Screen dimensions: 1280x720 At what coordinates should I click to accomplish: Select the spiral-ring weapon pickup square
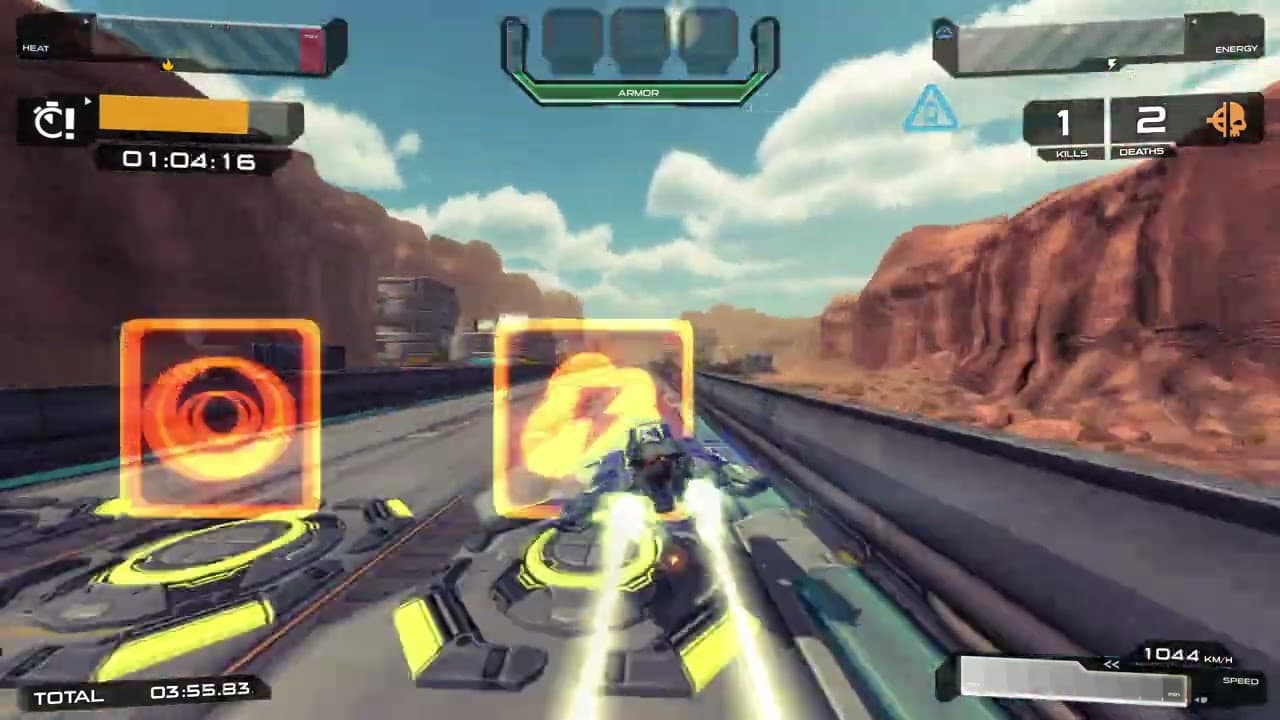tap(220, 413)
